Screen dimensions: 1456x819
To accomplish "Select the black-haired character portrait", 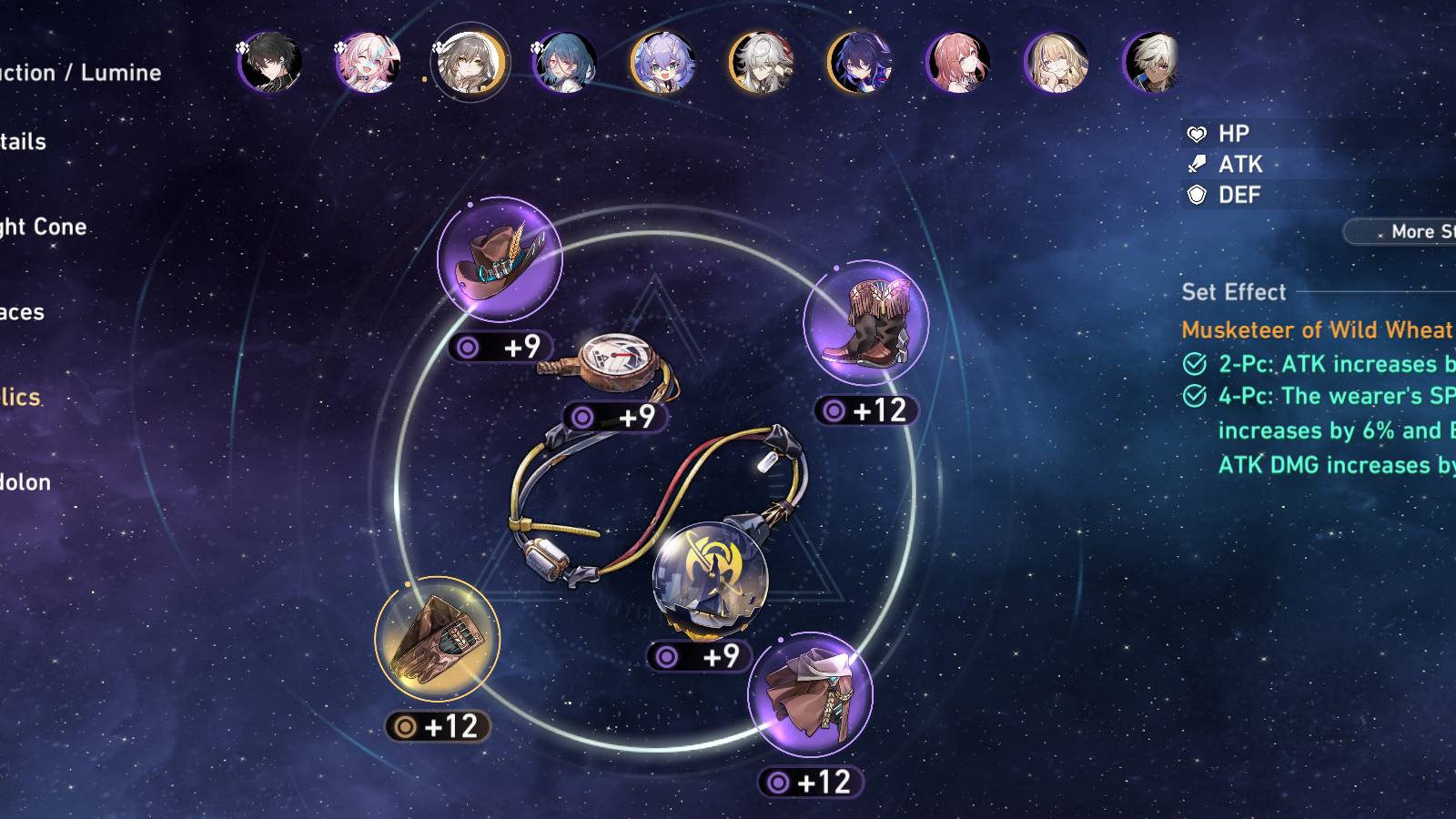I will click(x=271, y=64).
